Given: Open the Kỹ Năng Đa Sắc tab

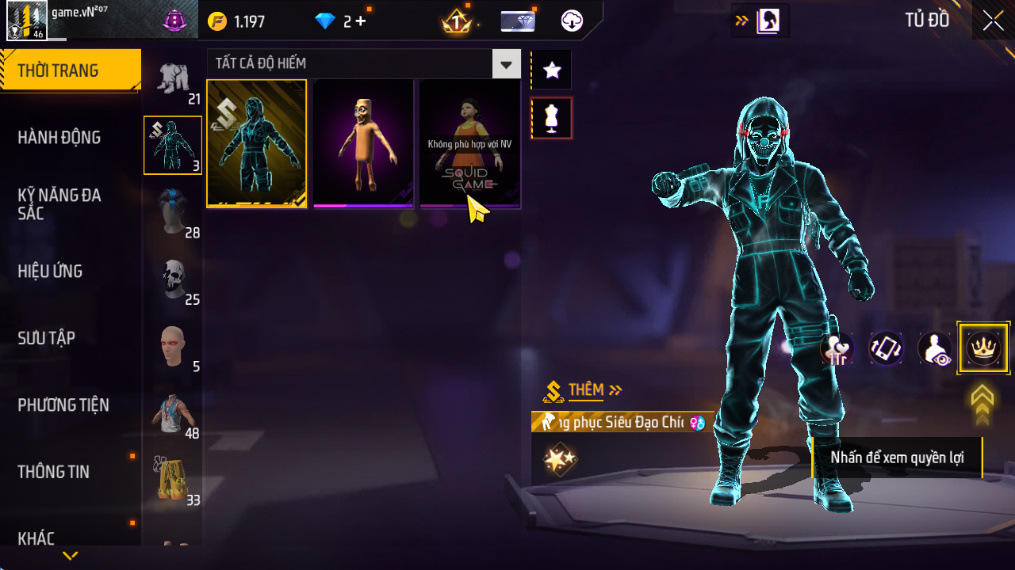Looking at the screenshot, I should [x=60, y=204].
